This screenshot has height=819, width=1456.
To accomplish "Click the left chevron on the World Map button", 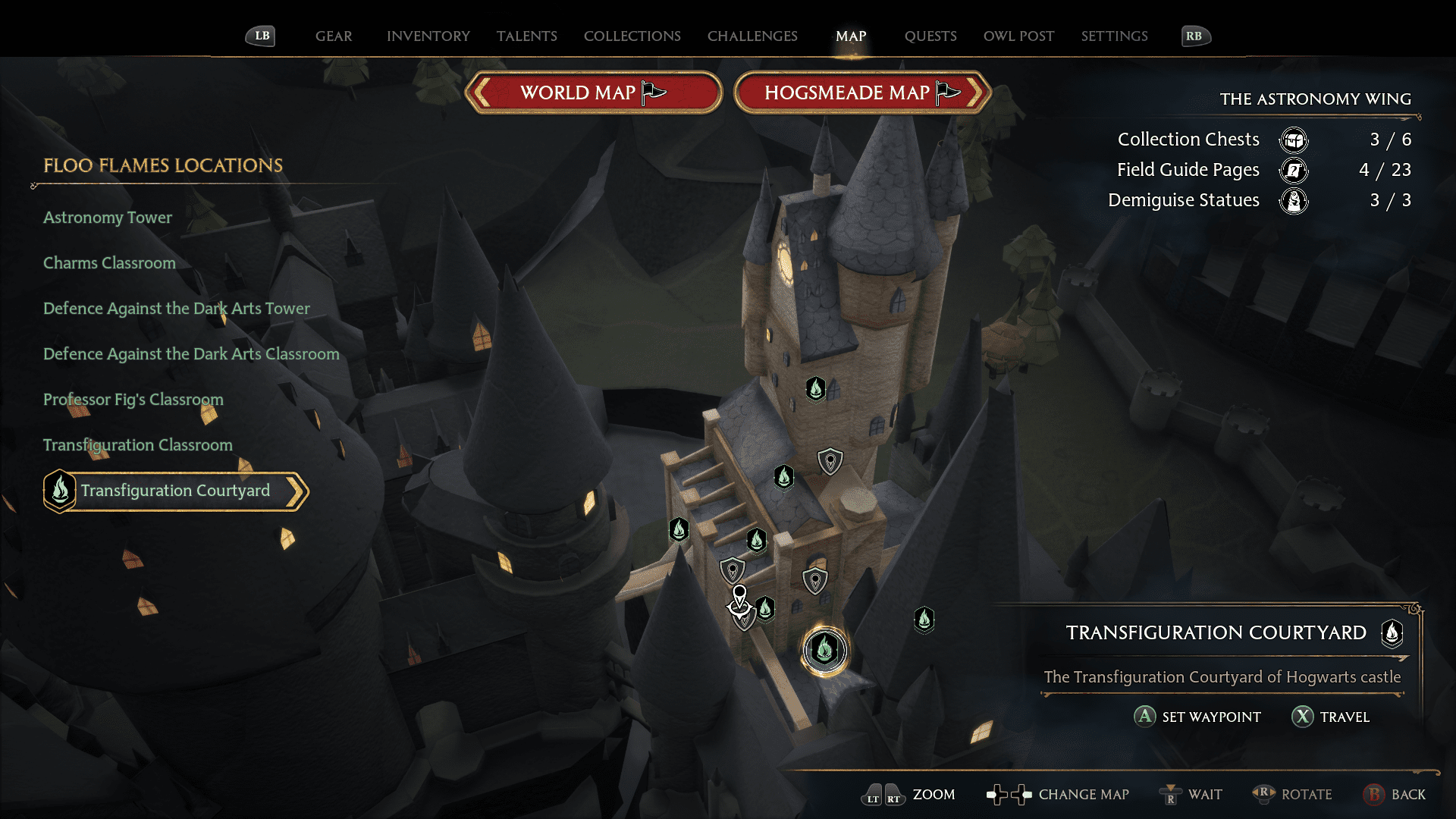I will [x=481, y=93].
